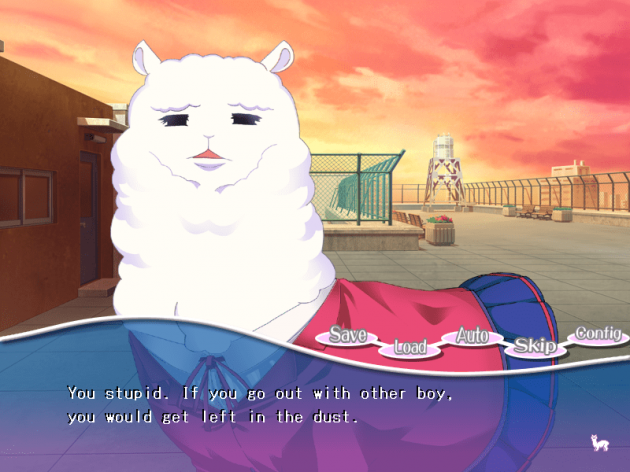Click the alpaca advance-text icon
630x472 pixels.
600,442
